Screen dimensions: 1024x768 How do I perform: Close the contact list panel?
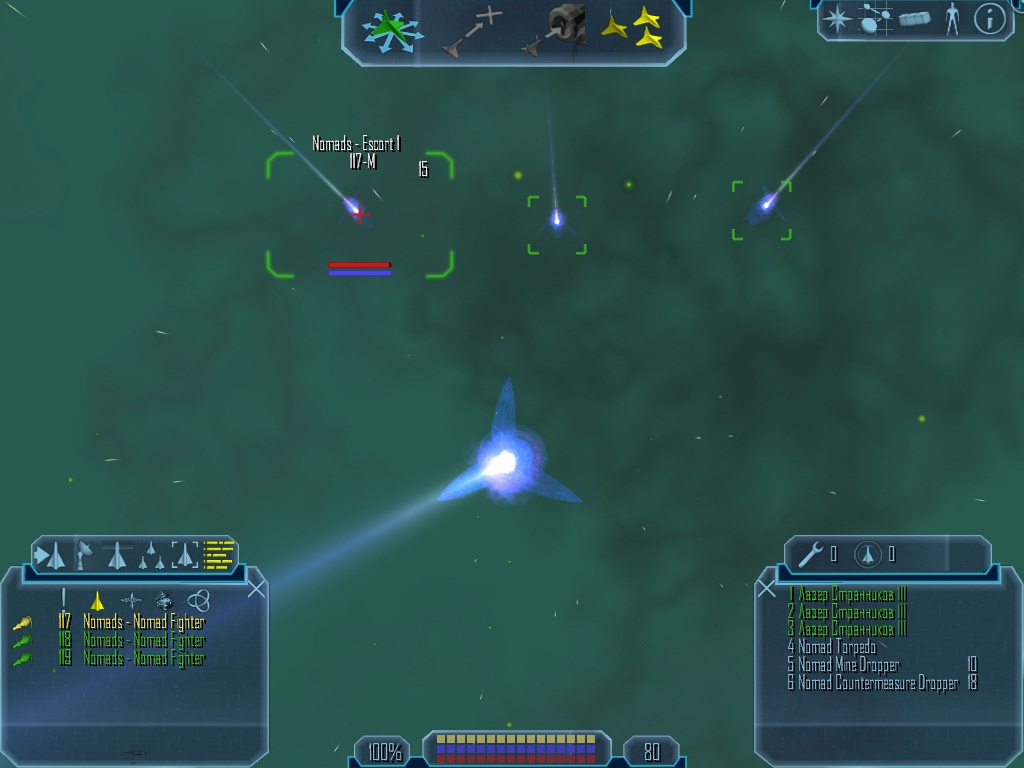coord(256,588)
